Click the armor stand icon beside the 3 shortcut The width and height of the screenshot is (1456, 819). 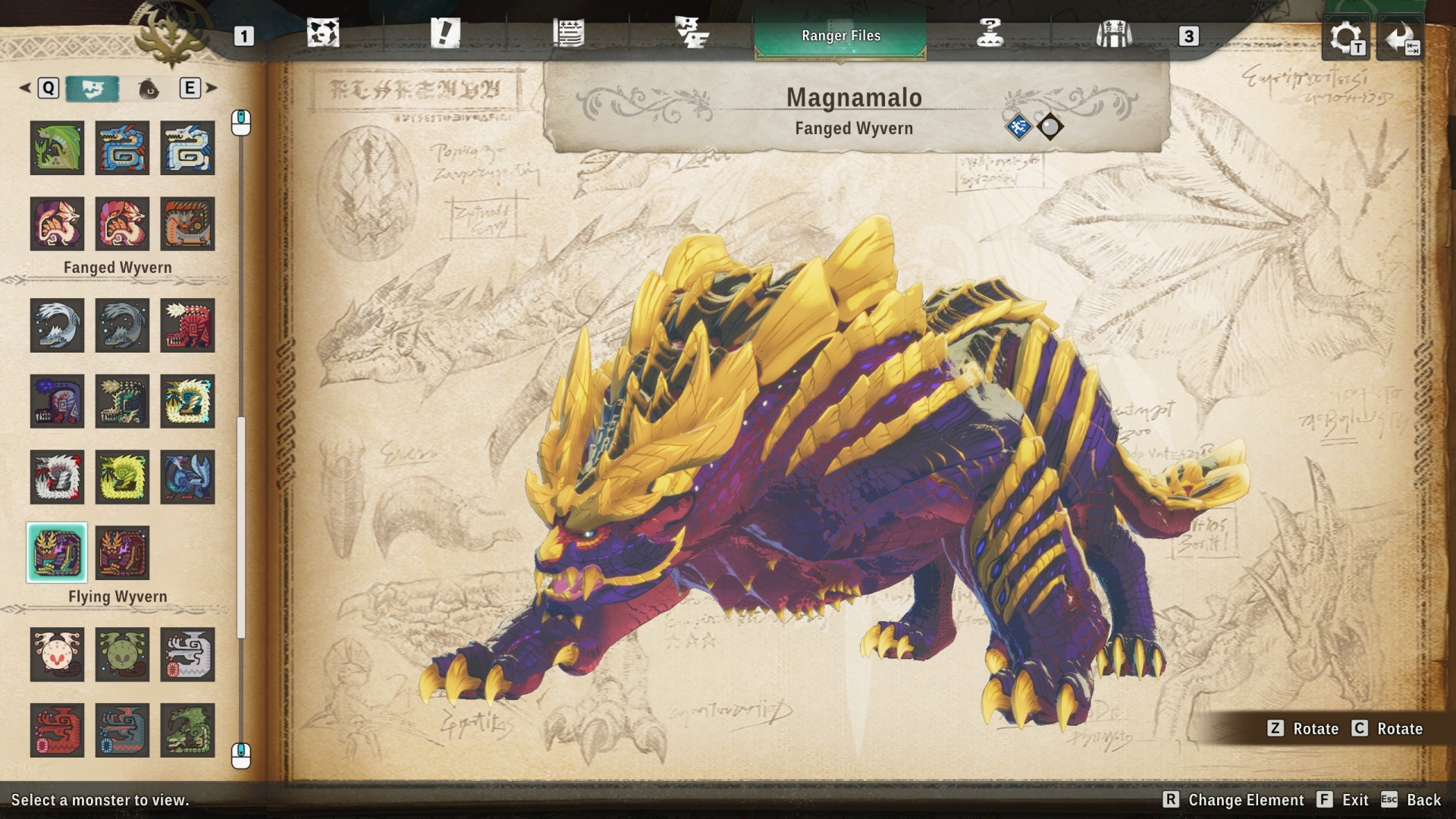[x=1113, y=33]
